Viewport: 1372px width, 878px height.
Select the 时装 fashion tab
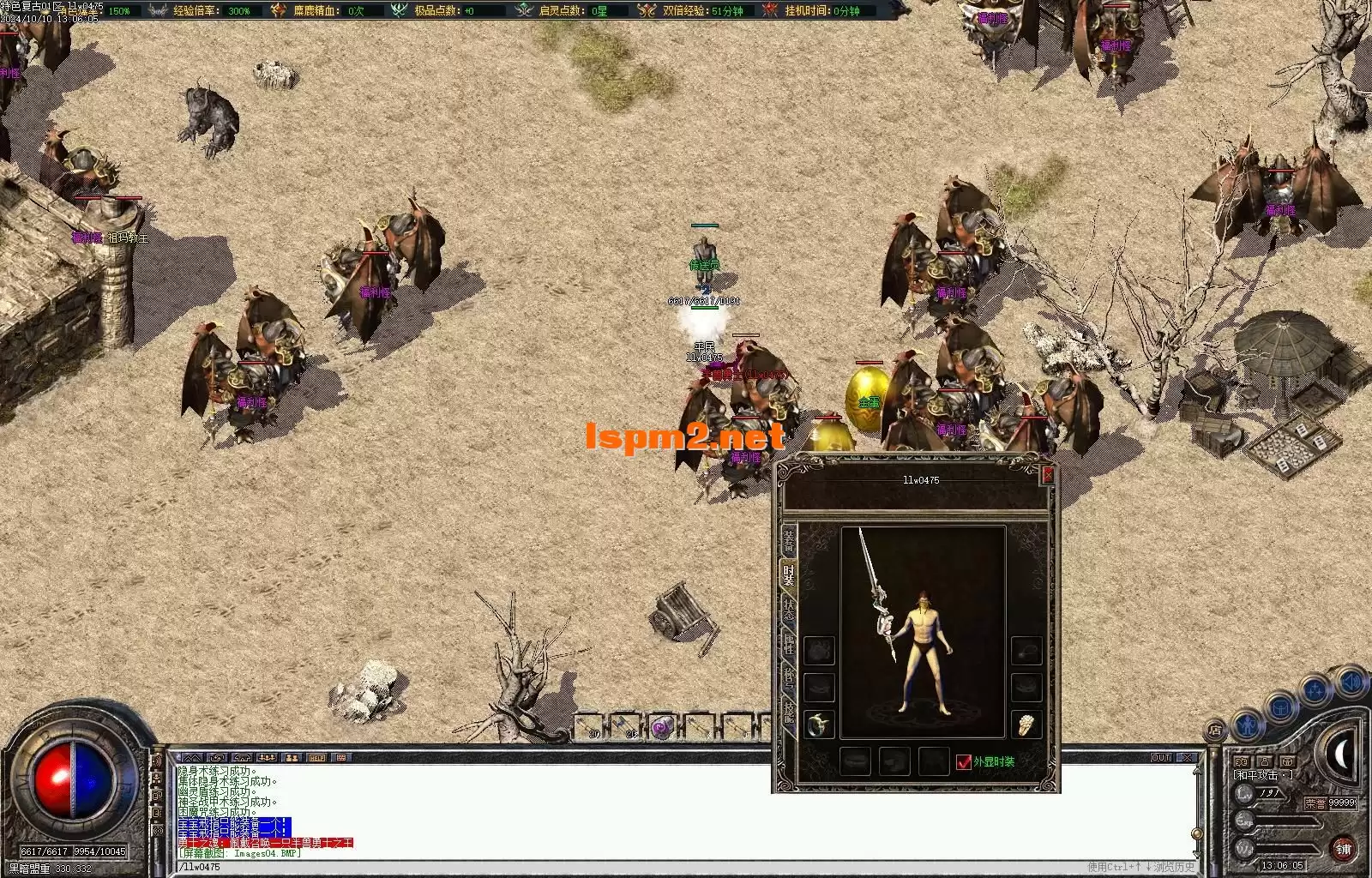788,575
